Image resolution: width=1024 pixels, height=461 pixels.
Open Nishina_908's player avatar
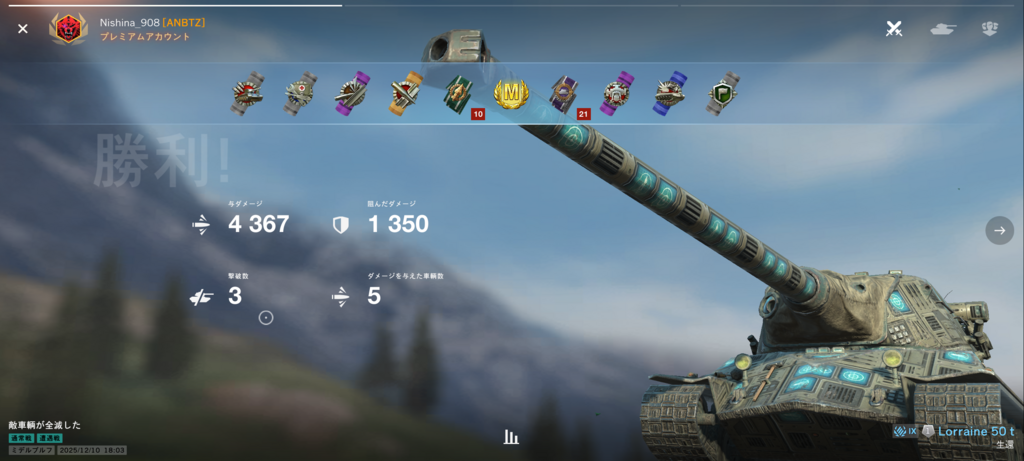[68, 29]
